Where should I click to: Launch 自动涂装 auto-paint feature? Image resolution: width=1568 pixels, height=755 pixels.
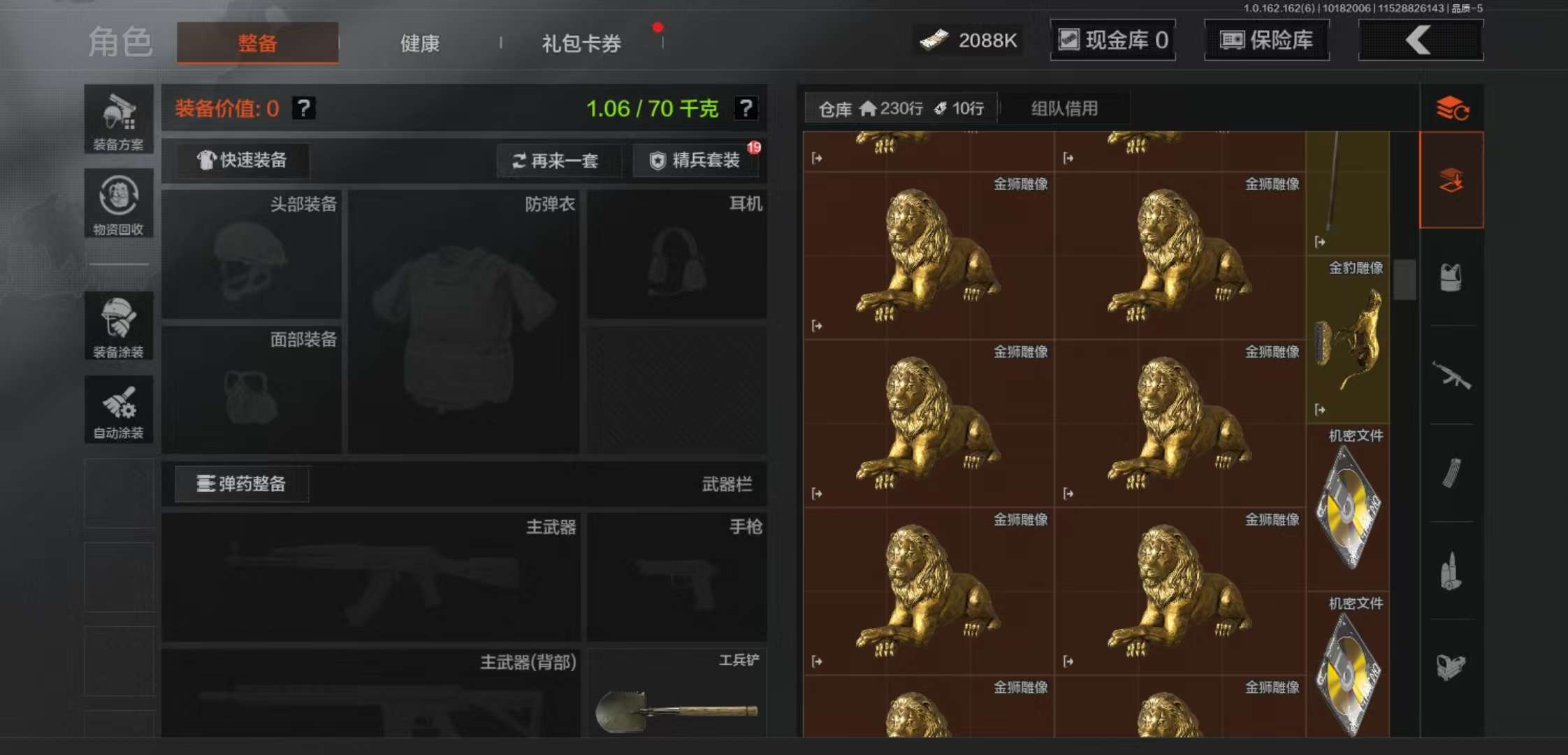[x=119, y=409]
